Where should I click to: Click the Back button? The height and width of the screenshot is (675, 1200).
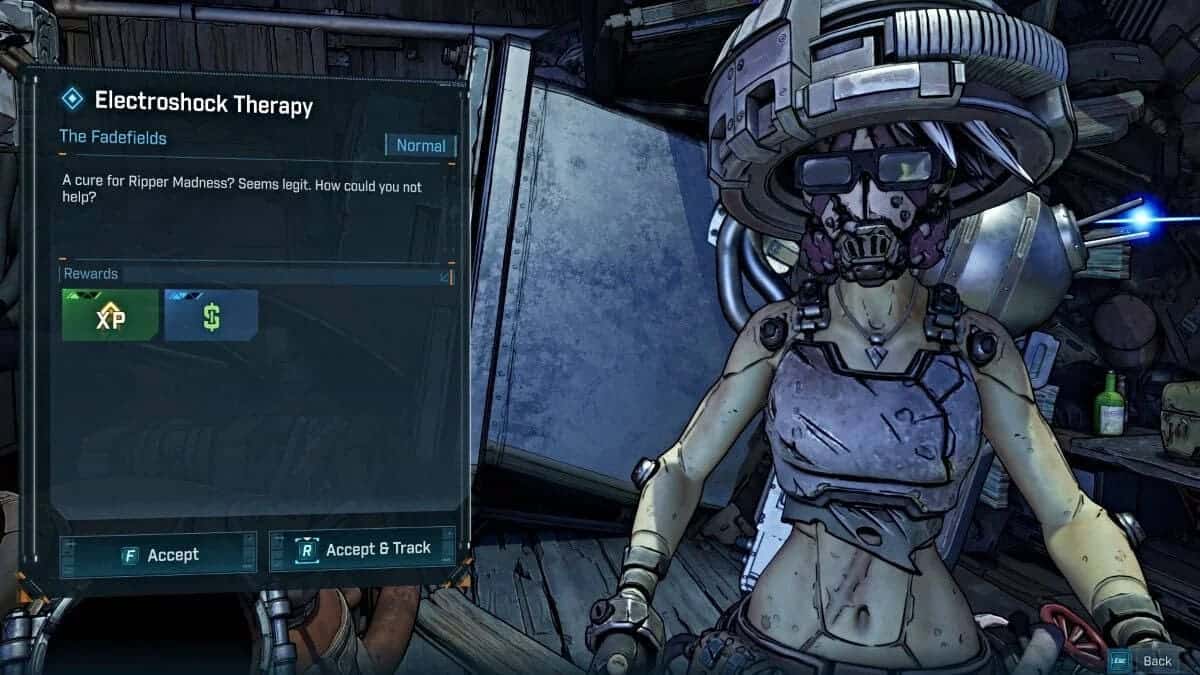point(1146,660)
